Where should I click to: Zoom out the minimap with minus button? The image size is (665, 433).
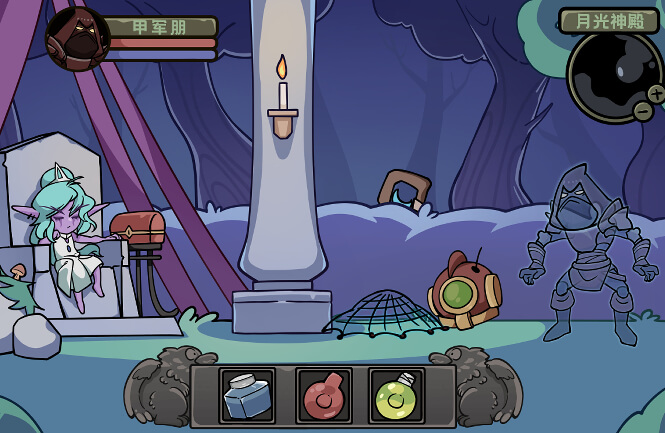click(x=642, y=111)
